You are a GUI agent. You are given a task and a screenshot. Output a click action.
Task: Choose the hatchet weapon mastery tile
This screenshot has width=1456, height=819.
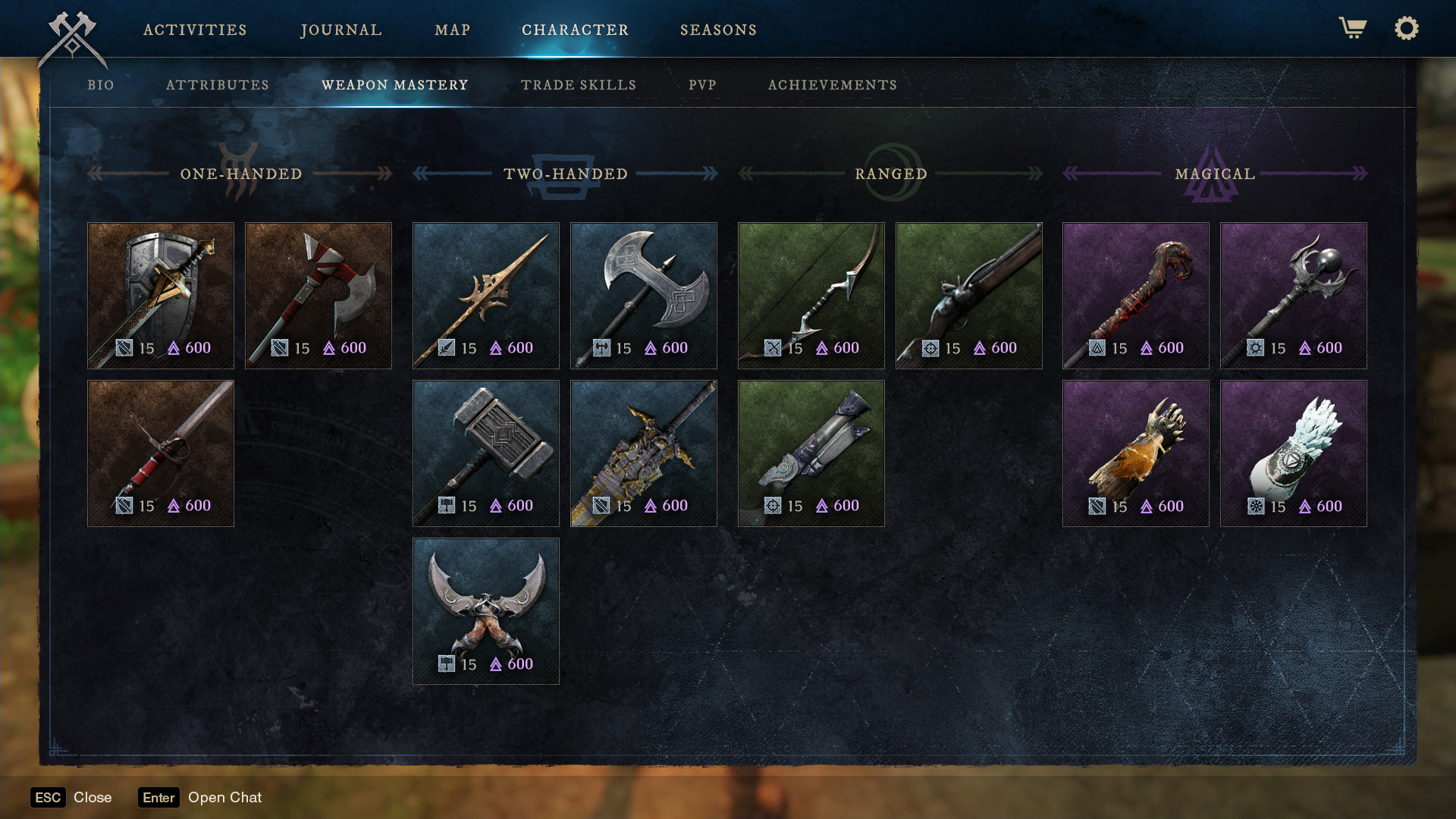coord(318,296)
